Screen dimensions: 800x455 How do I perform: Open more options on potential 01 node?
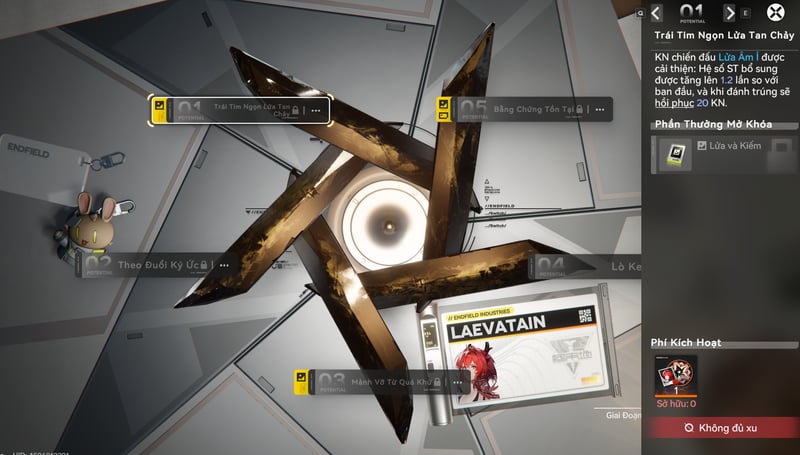[317, 110]
